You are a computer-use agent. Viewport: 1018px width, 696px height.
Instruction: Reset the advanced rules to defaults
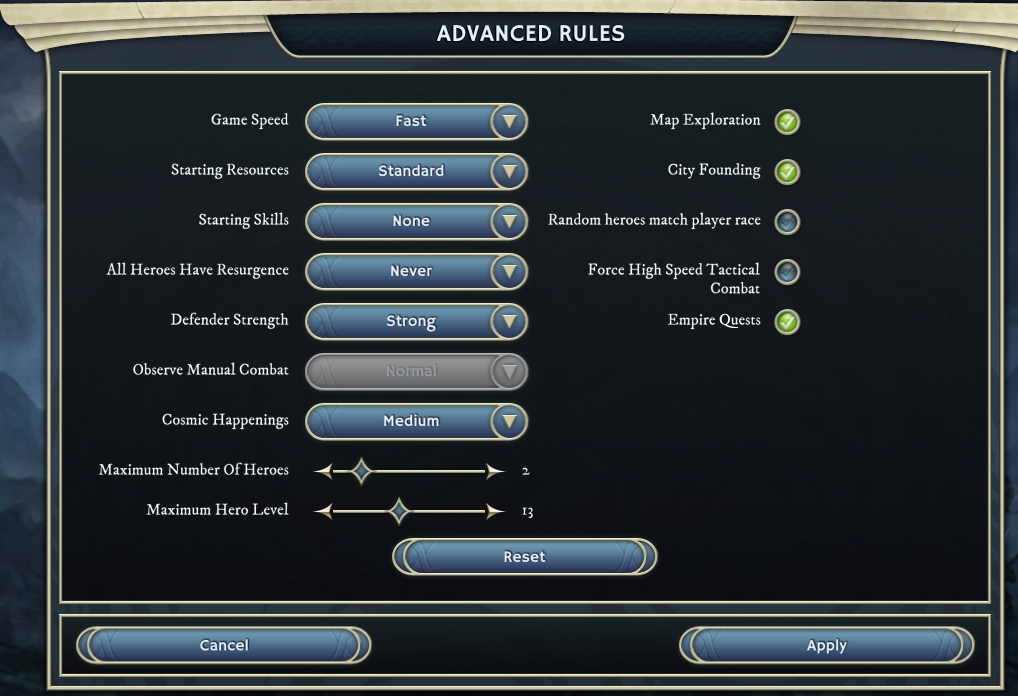click(x=524, y=557)
